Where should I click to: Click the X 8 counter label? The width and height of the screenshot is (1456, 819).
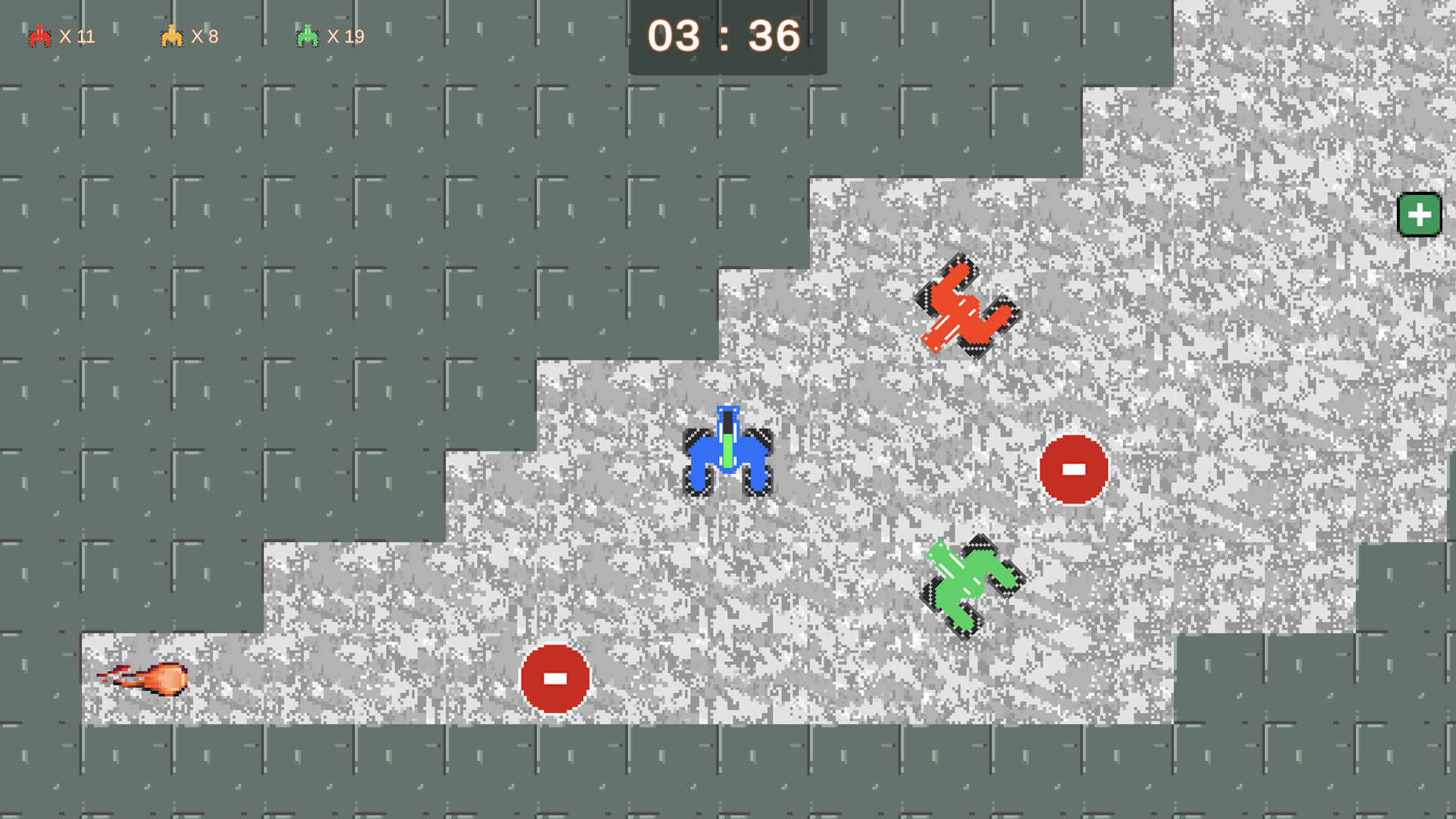tap(206, 36)
